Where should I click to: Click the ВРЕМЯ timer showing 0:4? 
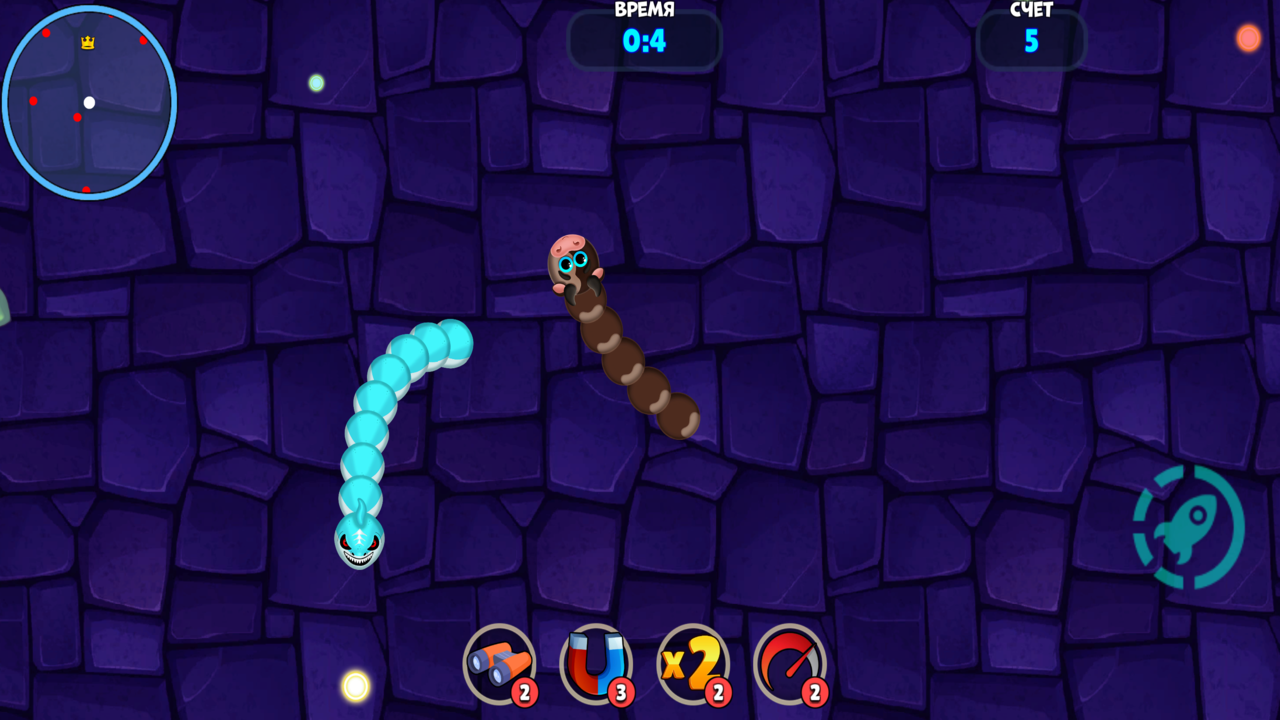coord(644,41)
